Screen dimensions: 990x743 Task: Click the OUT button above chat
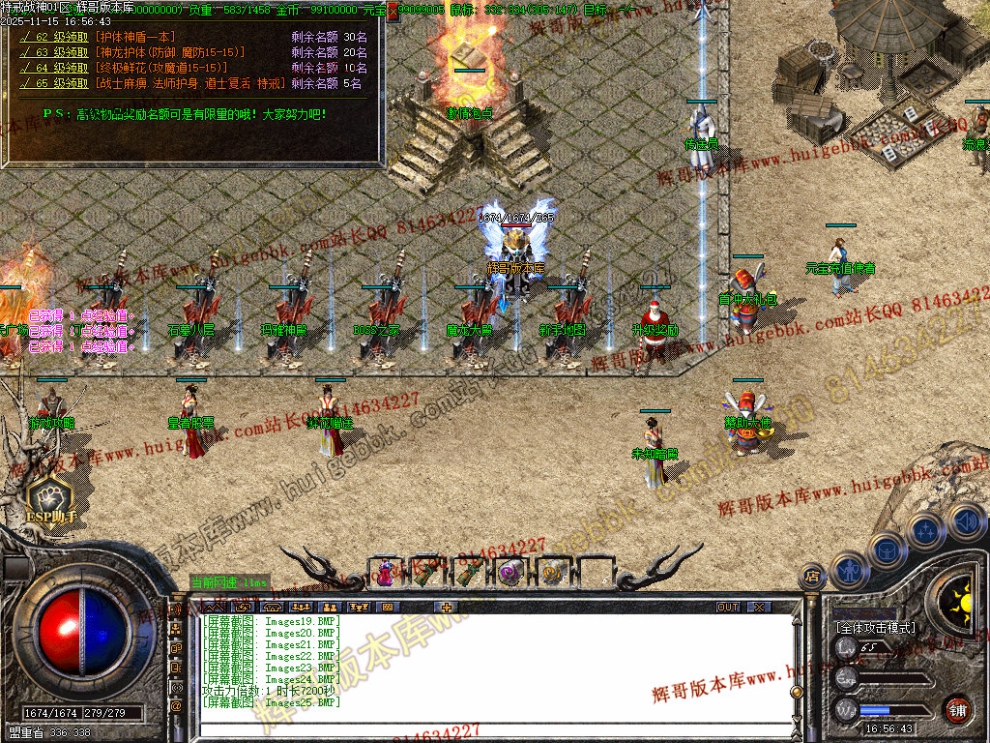tap(728, 607)
